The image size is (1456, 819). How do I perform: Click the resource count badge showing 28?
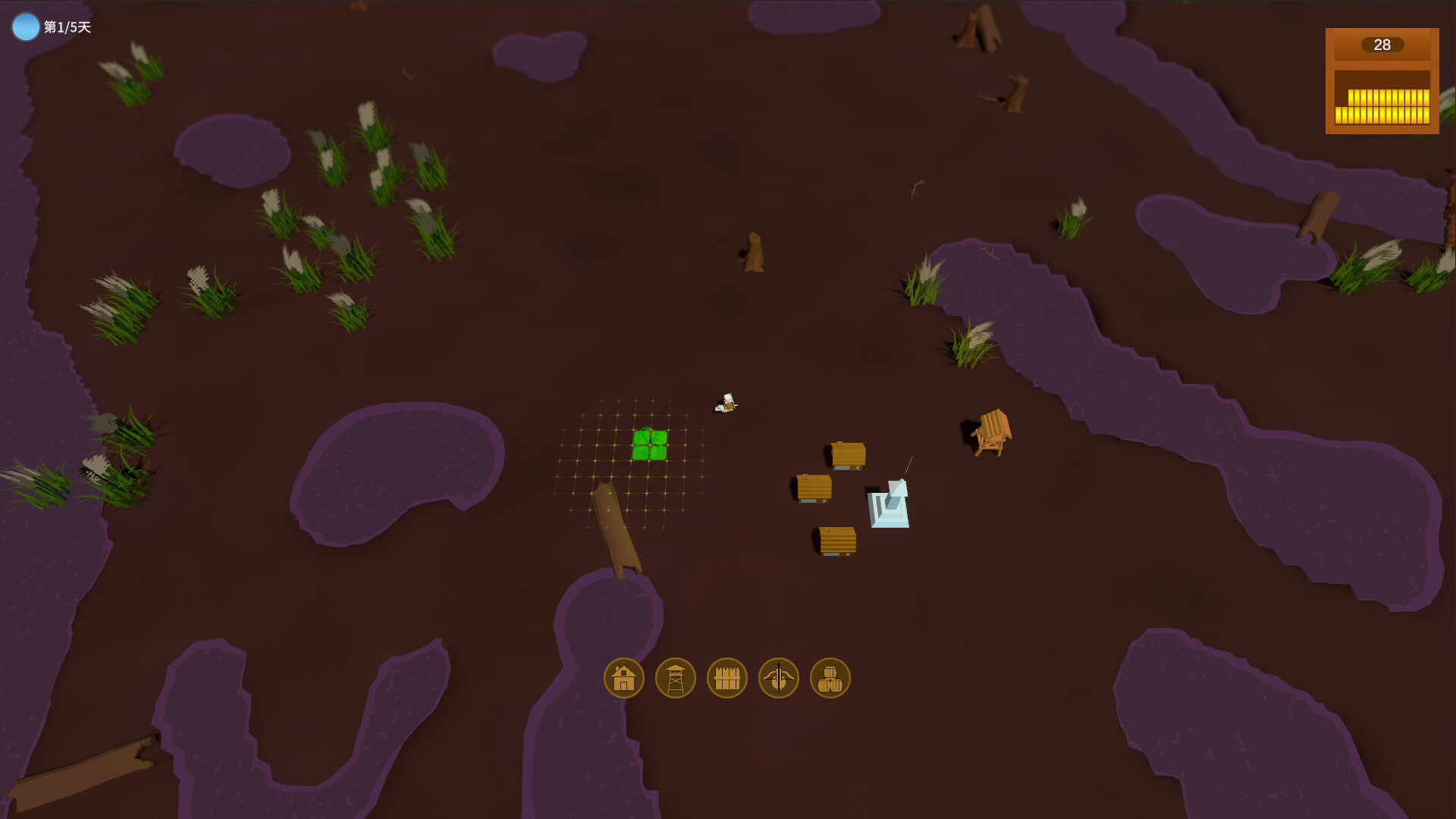(x=1382, y=45)
